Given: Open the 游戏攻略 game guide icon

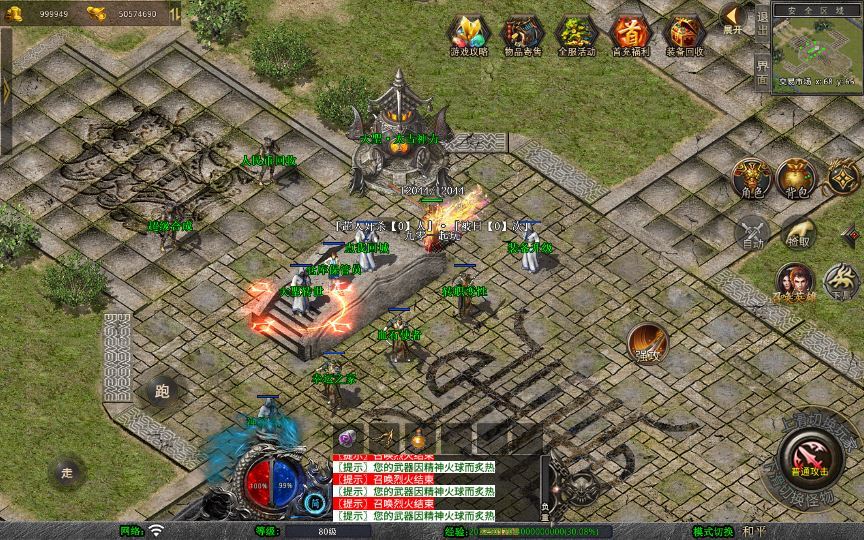Looking at the screenshot, I should coord(469,35).
